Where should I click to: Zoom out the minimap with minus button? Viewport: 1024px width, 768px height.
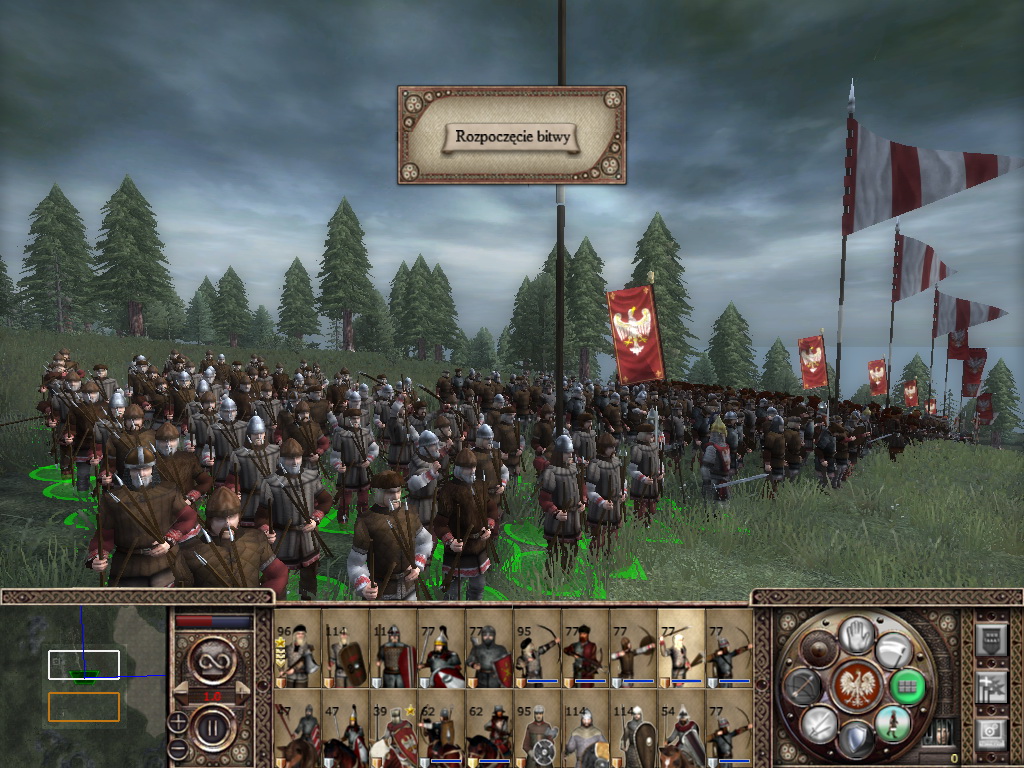pos(178,748)
